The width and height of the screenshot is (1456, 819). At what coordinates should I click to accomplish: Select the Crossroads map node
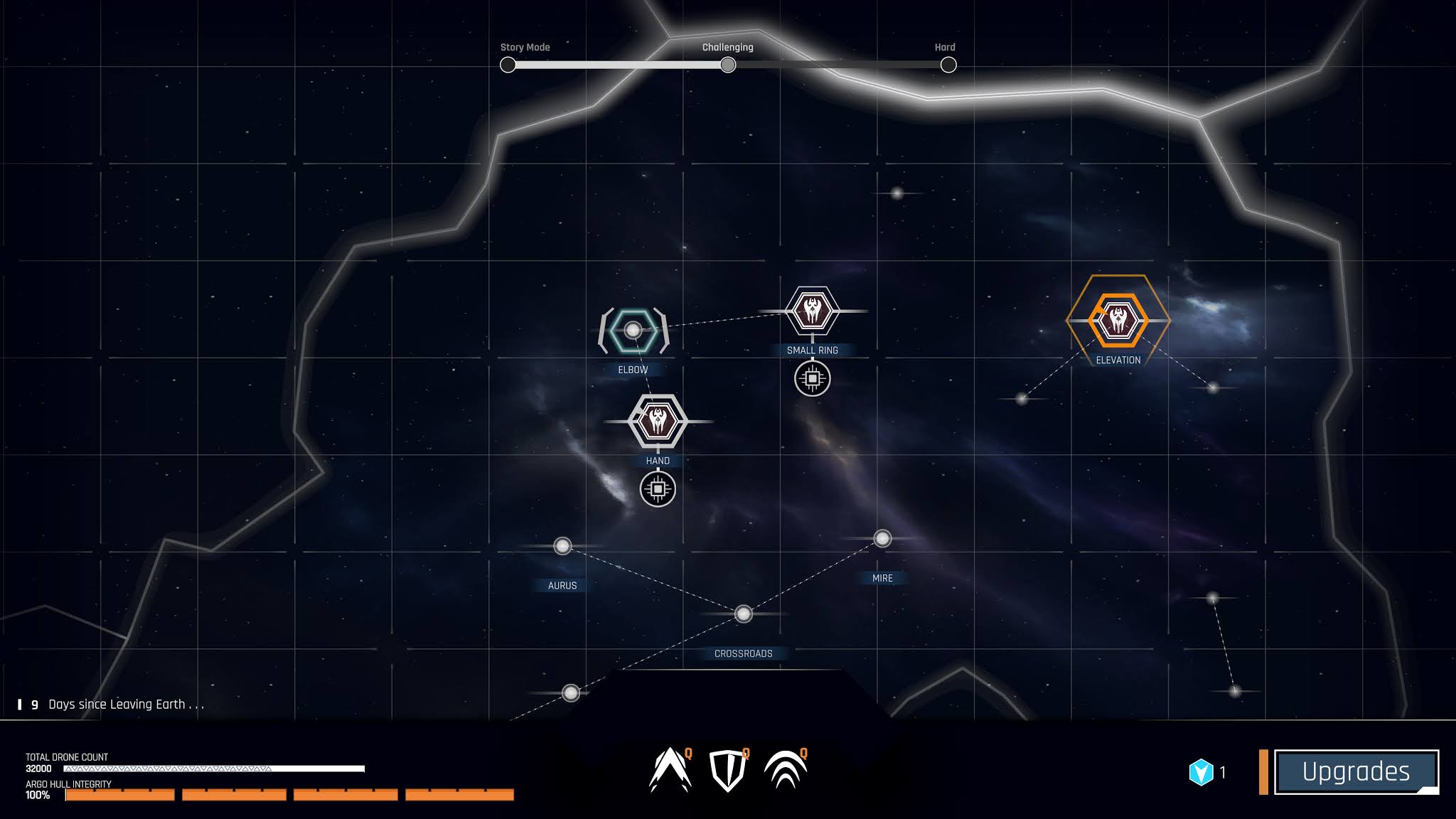[x=743, y=614]
